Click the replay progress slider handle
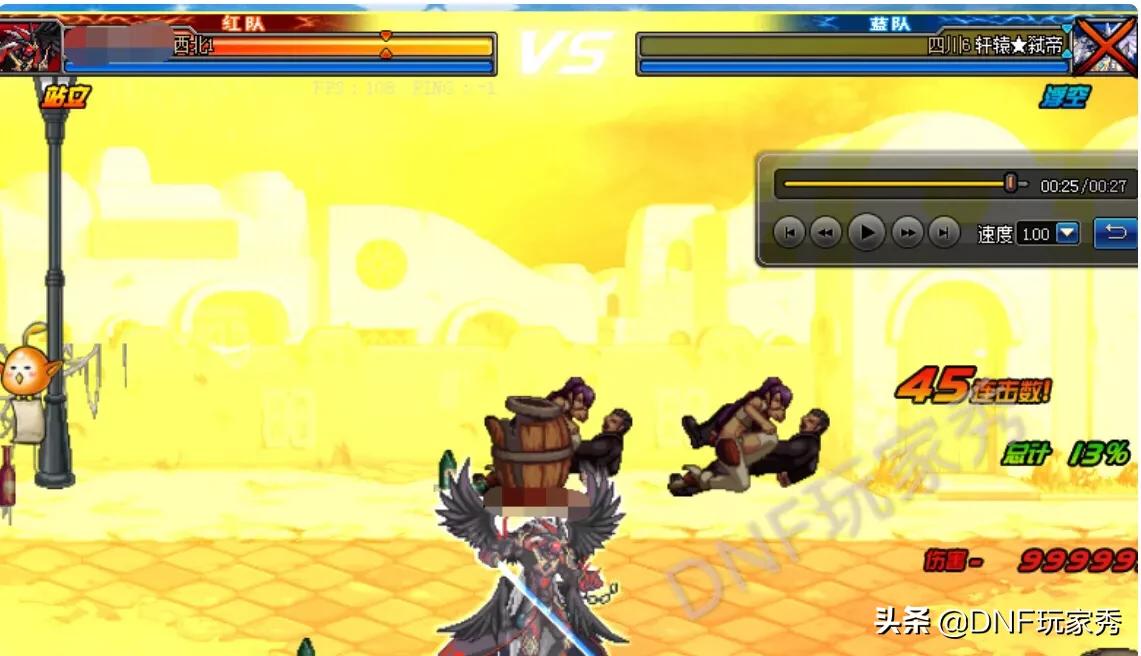 coord(1011,184)
